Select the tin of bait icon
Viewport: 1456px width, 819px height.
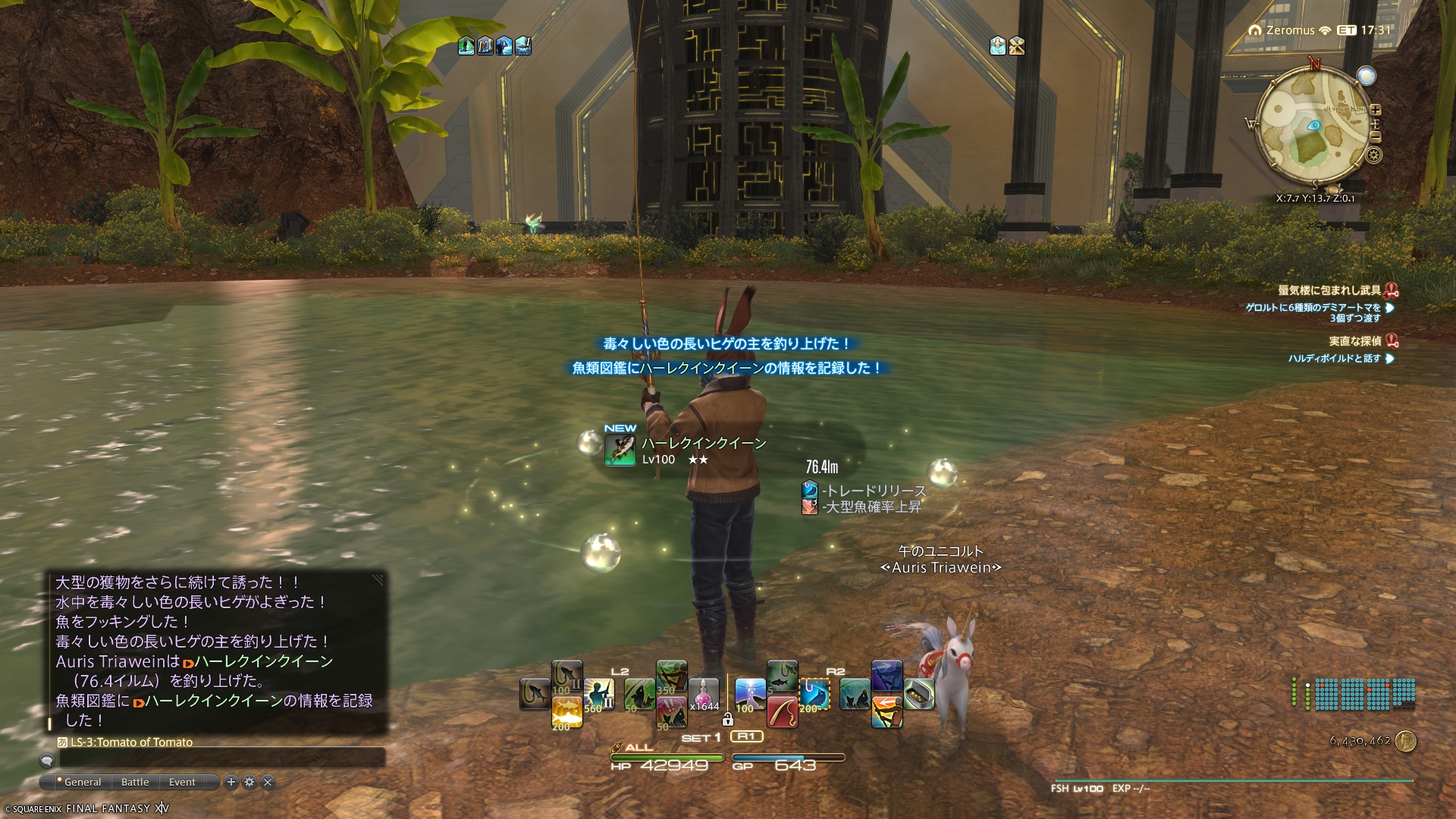point(918,694)
